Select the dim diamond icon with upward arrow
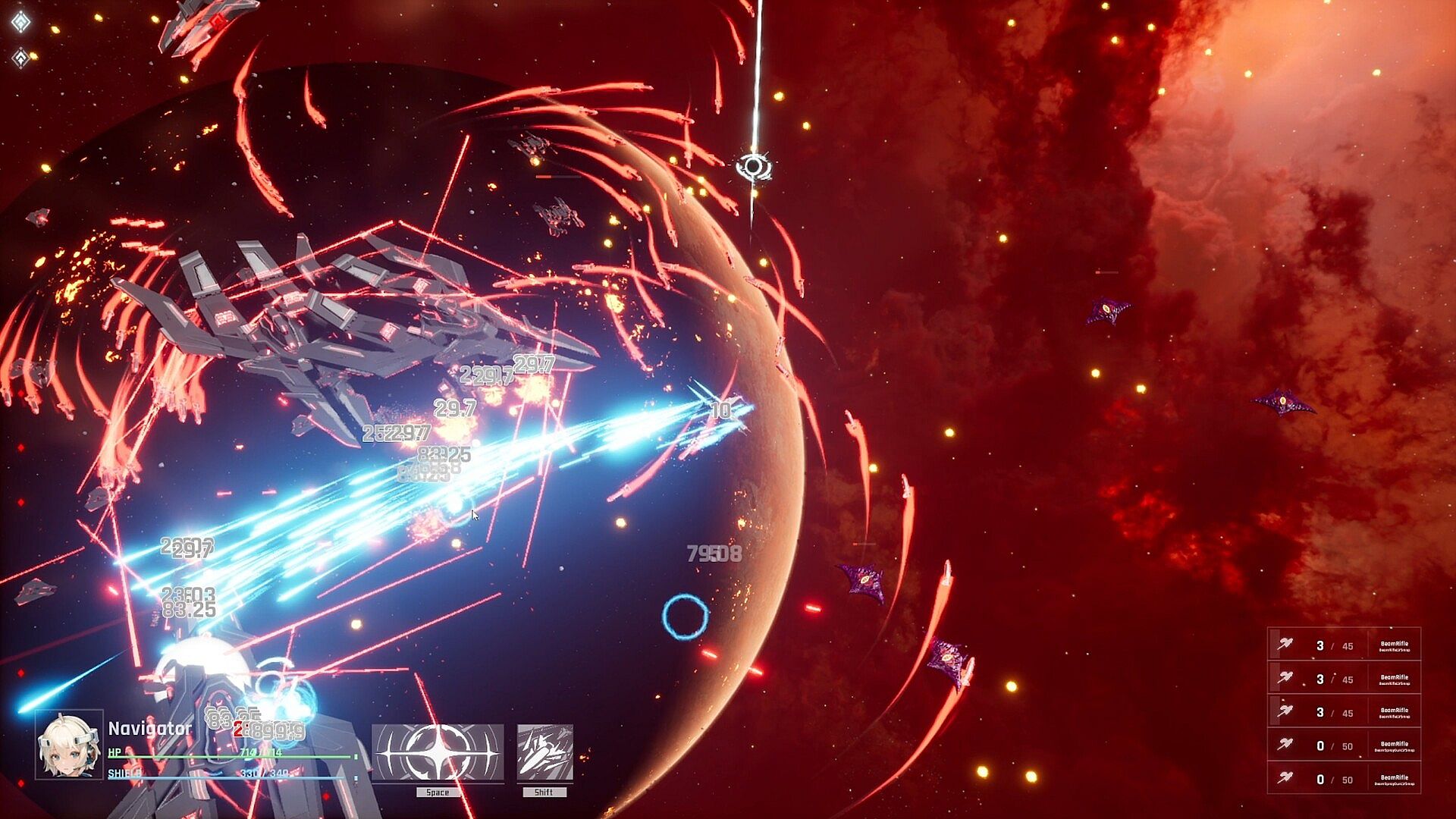This screenshot has height=819, width=1456. [x=20, y=57]
